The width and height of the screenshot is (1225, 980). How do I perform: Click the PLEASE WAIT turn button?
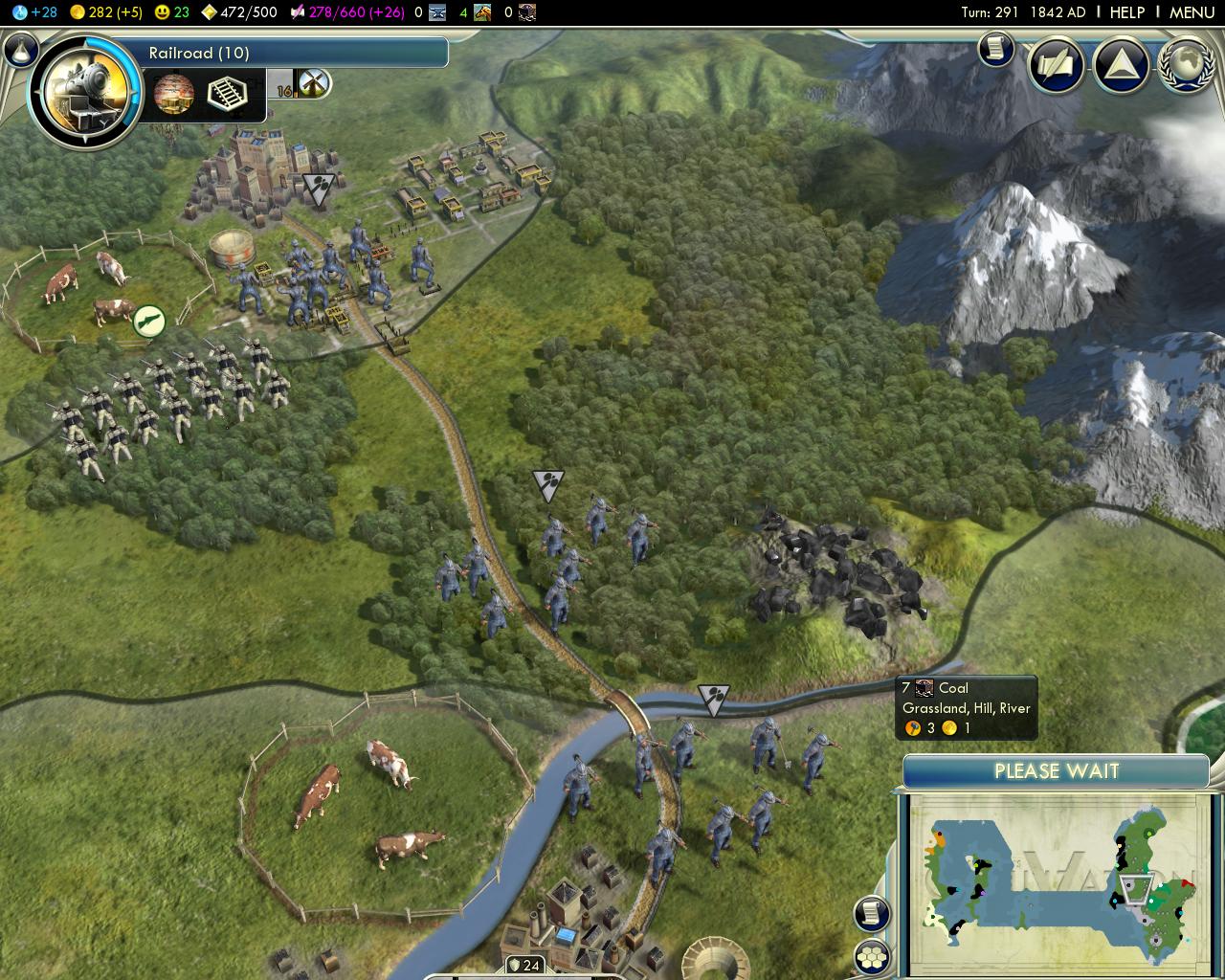1056,771
